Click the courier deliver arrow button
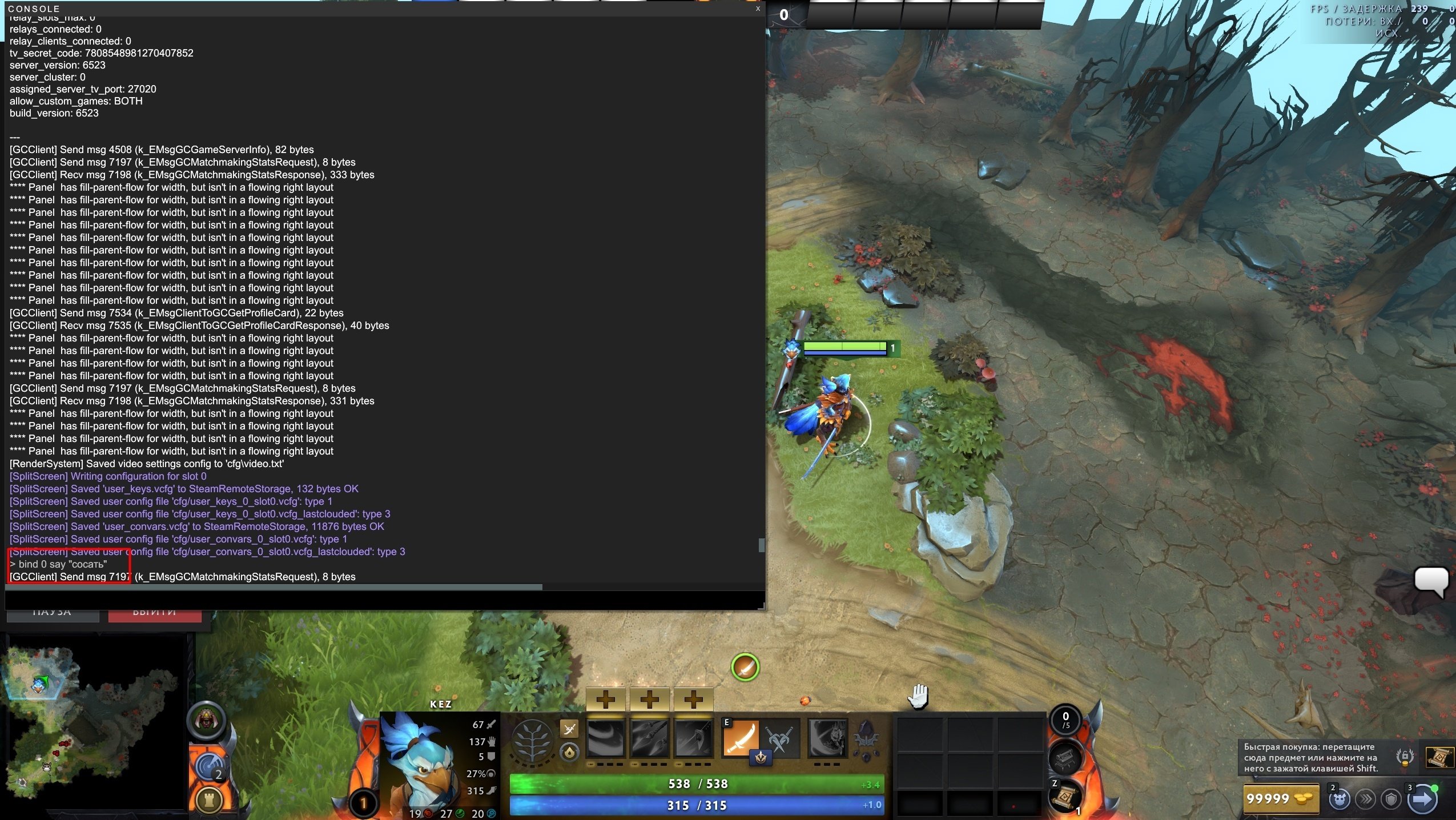Viewport: 1456px width, 820px height. click(1422, 799)
